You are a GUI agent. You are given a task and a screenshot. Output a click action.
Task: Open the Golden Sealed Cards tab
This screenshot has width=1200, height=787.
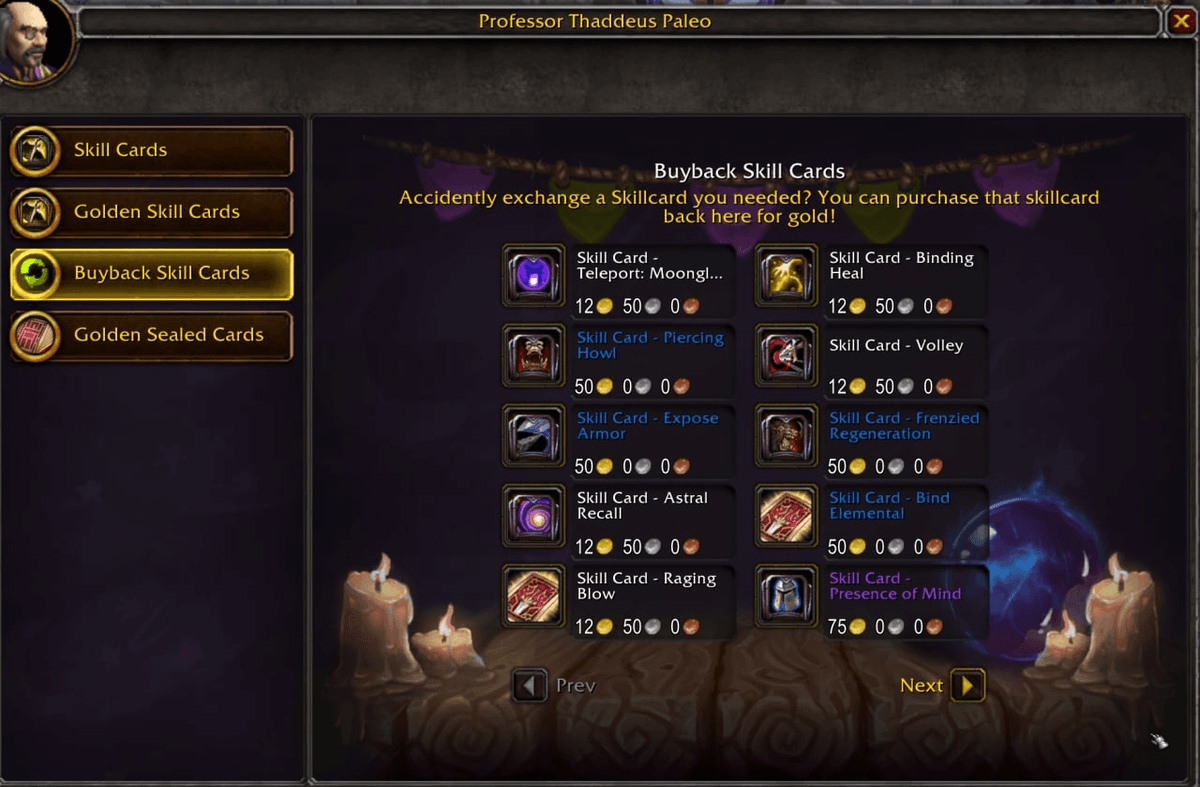(151, 335)
